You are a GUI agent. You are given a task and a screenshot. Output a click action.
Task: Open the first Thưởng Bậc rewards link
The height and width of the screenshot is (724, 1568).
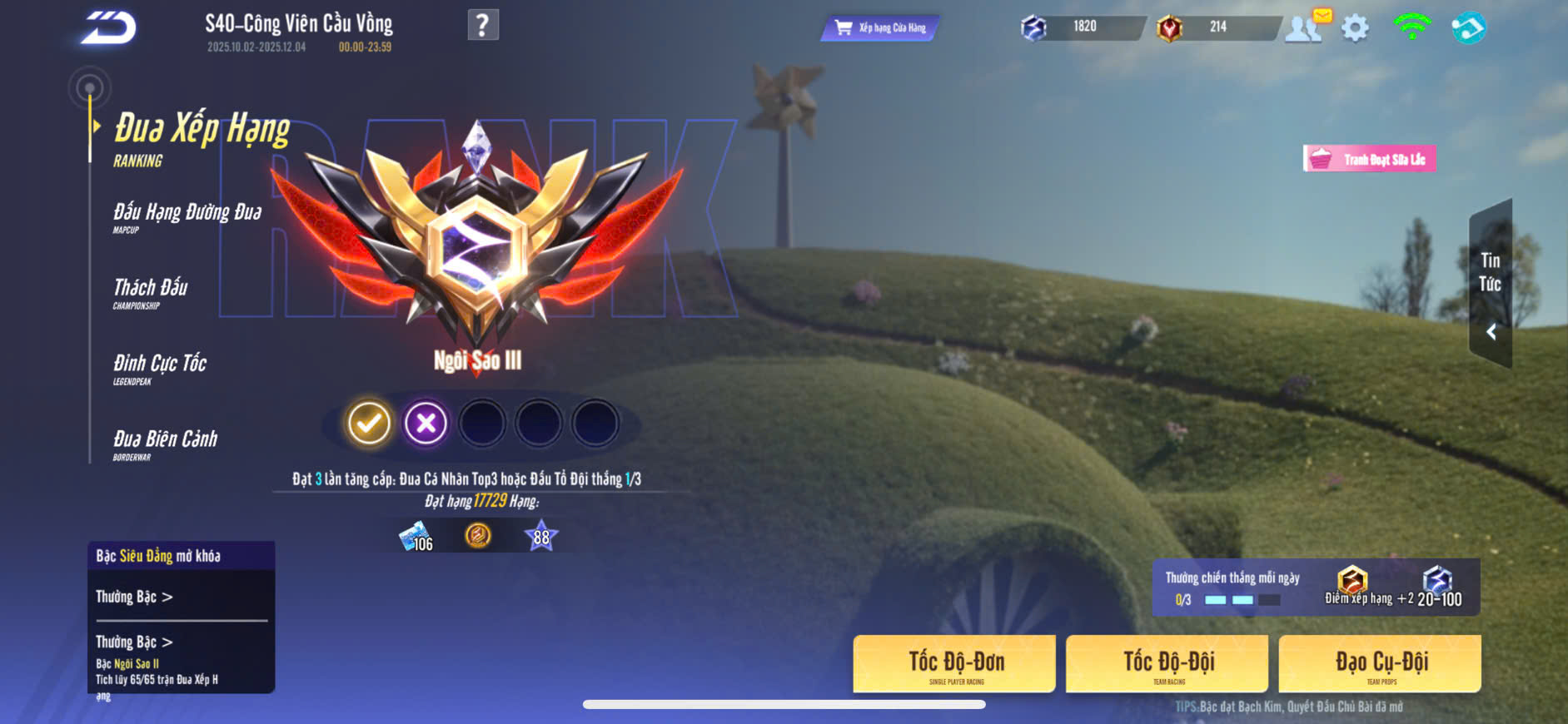(x=134, y=597)
